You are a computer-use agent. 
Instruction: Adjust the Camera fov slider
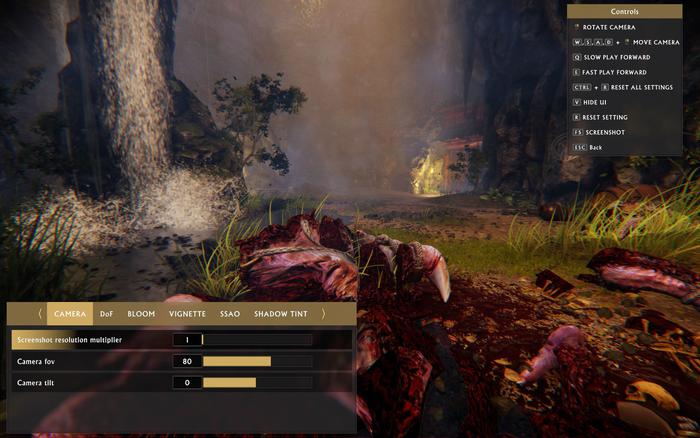(x=257, y=361)
